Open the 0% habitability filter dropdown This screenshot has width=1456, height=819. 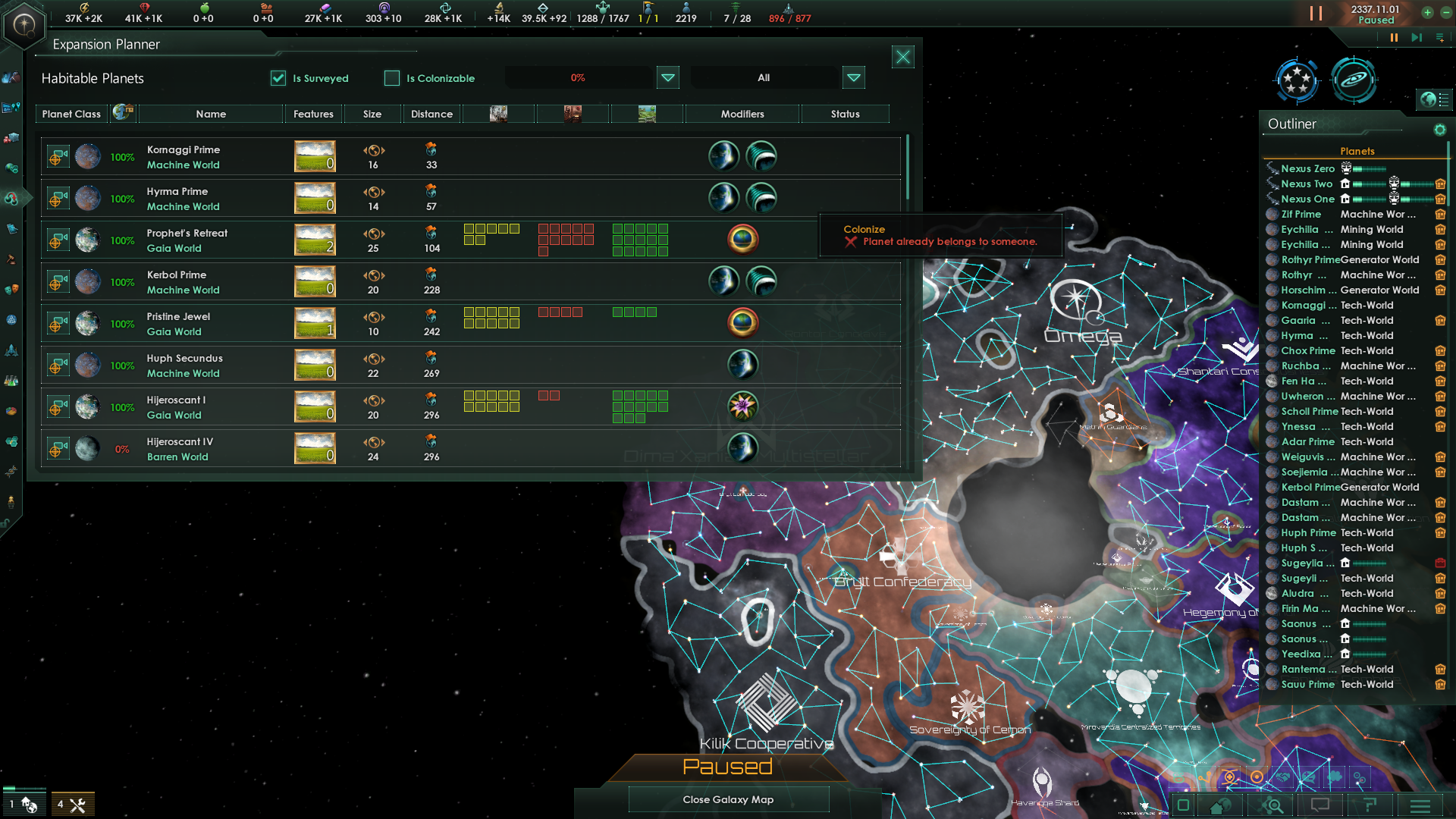[x=667, y=77]
